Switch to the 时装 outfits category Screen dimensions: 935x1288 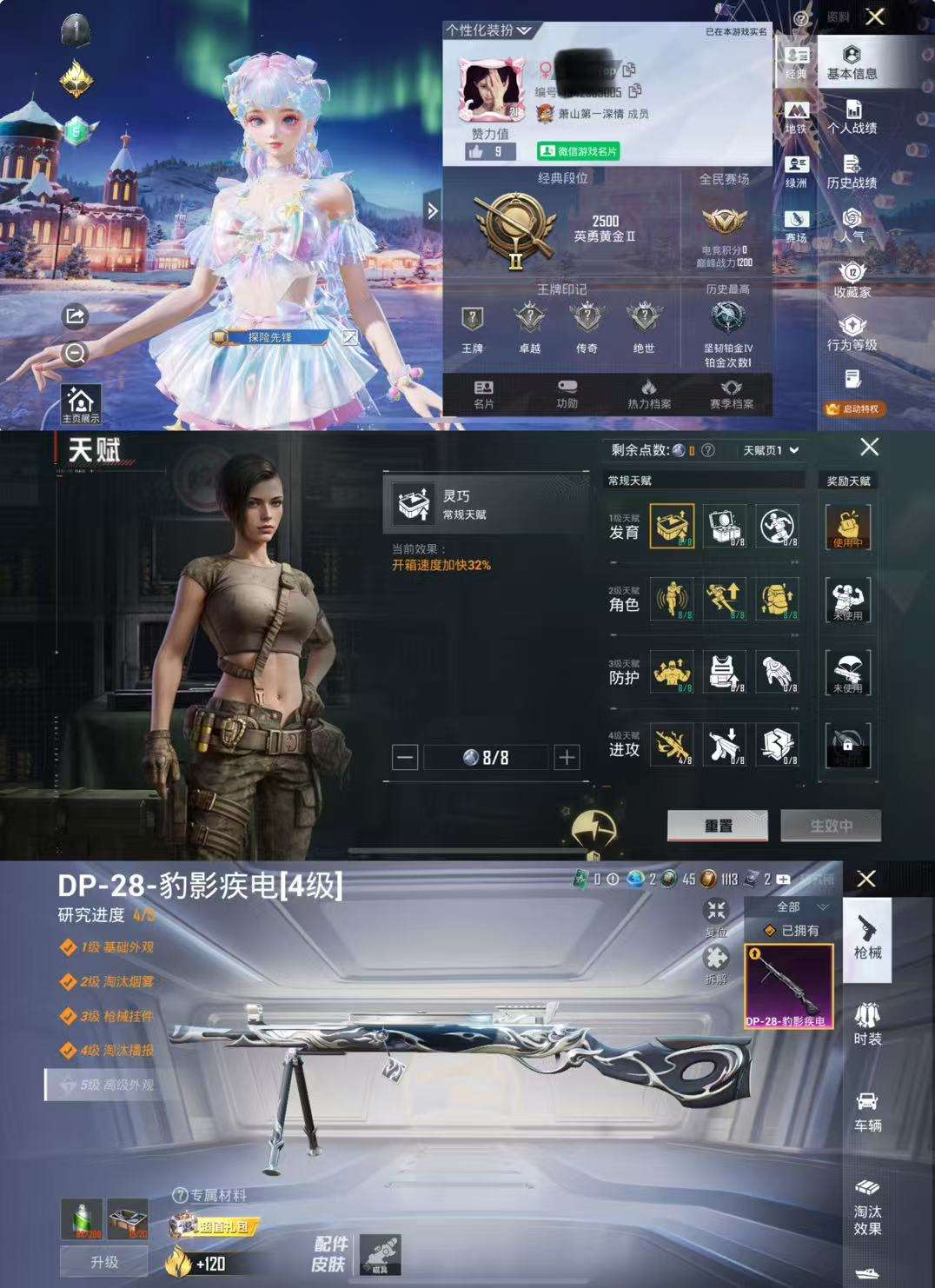tap(867, 1024)
